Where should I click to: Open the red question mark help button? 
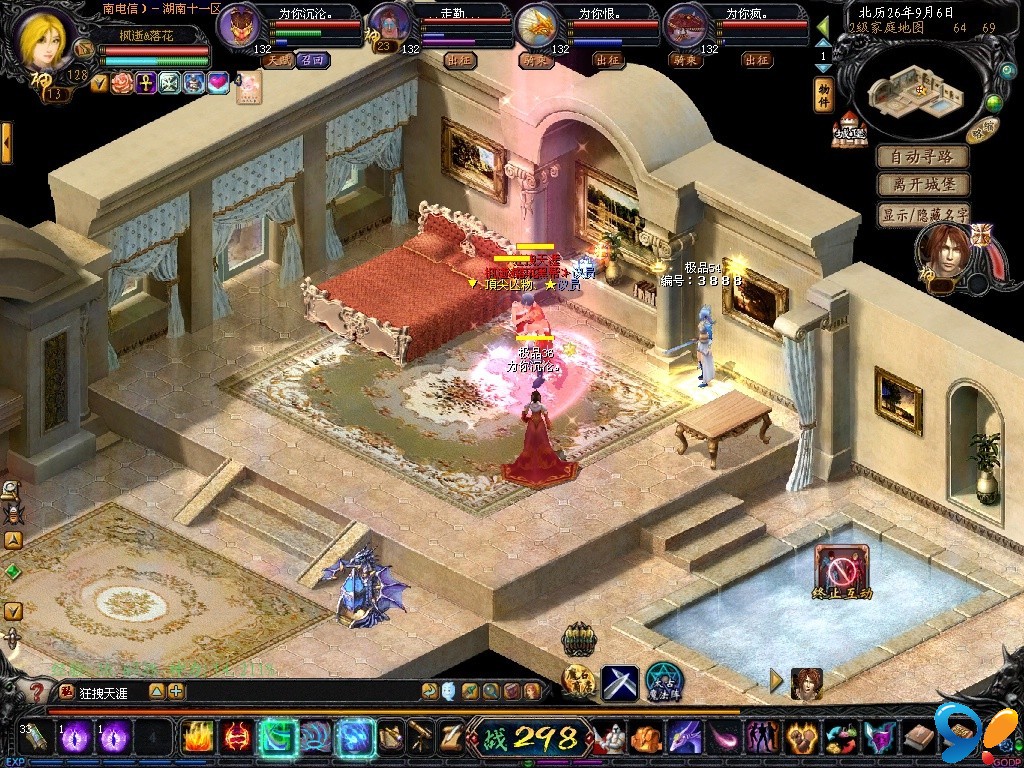(x=36, y=691)
